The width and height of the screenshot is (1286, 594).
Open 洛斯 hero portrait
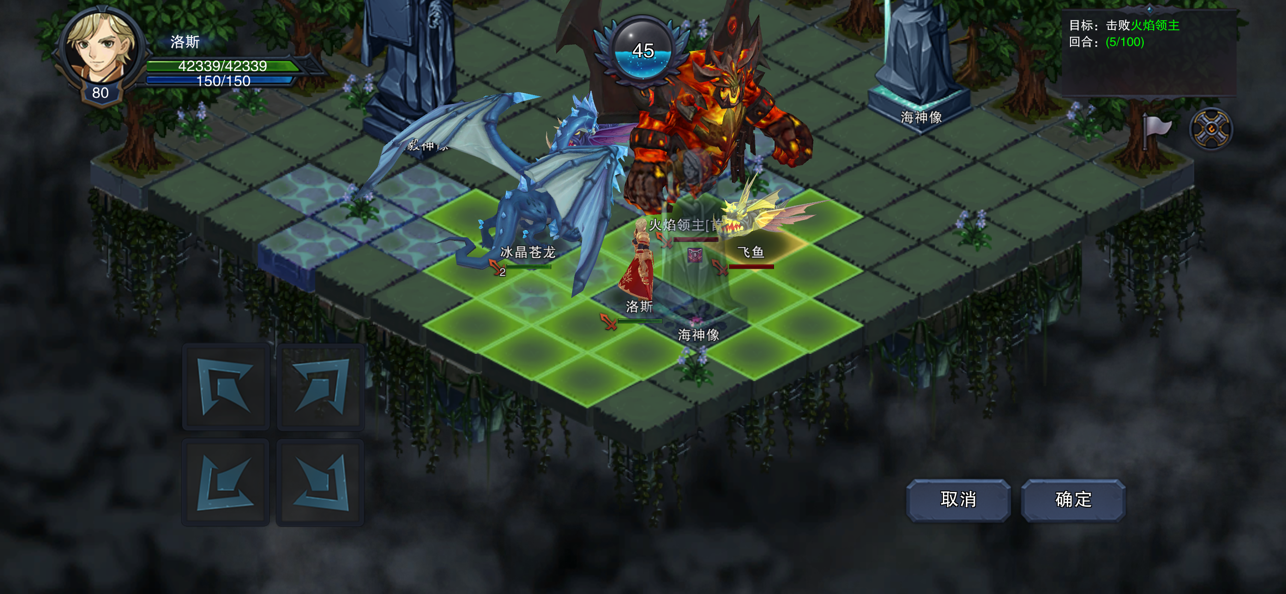tap(100, 48)
